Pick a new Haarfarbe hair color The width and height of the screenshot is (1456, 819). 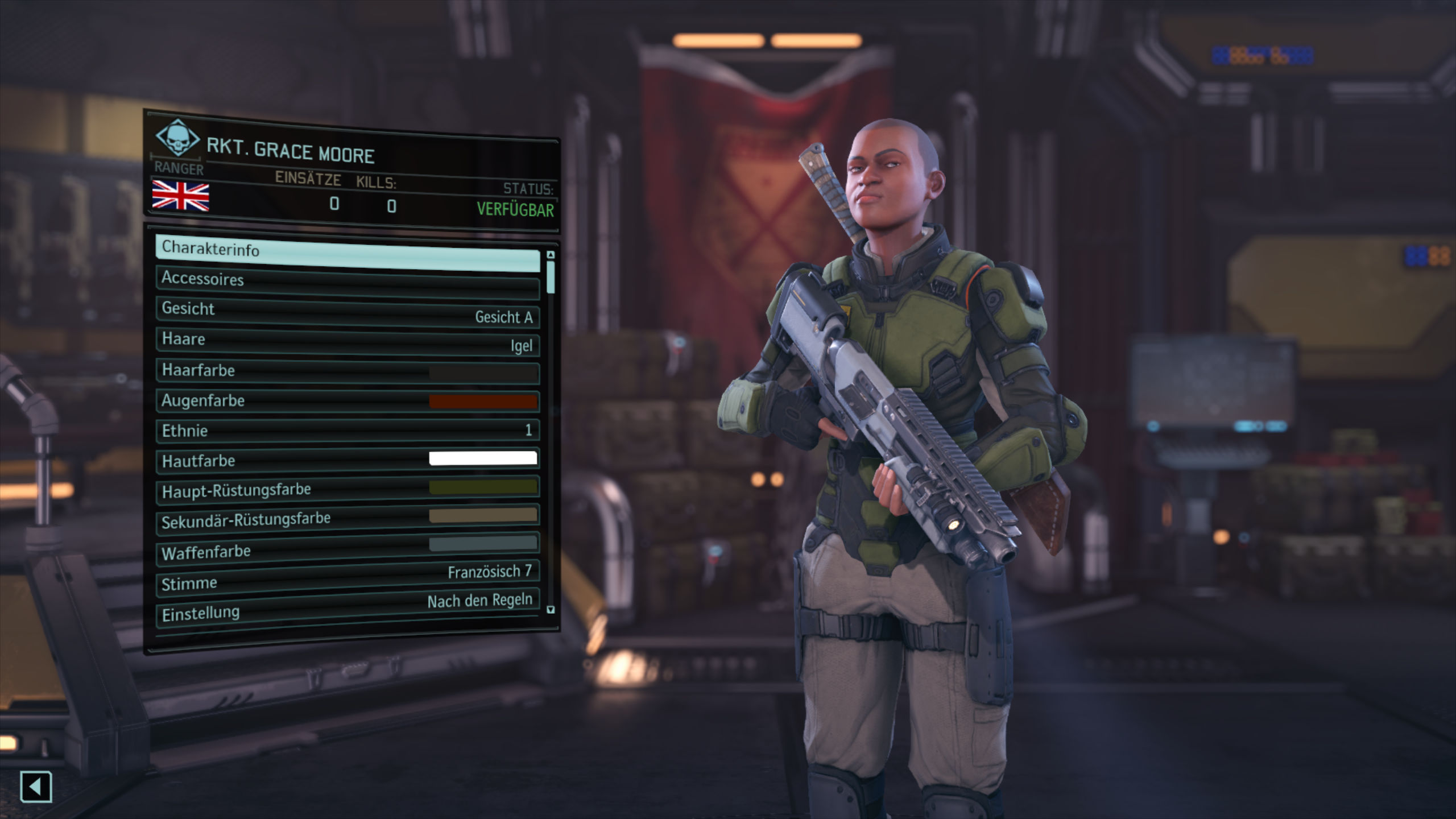[347, 372]
